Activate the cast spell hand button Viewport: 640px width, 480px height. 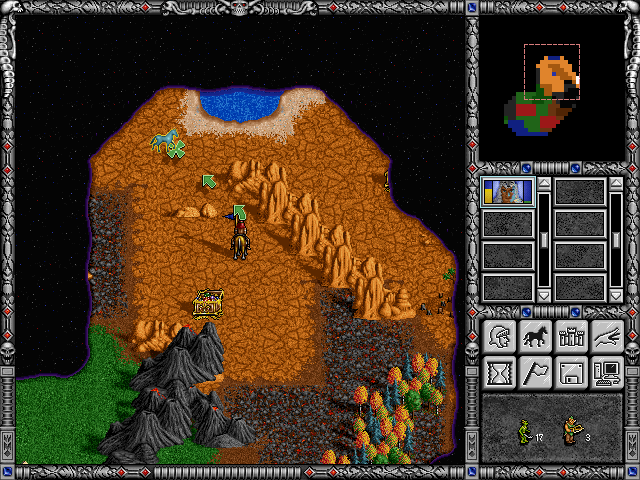606,337
